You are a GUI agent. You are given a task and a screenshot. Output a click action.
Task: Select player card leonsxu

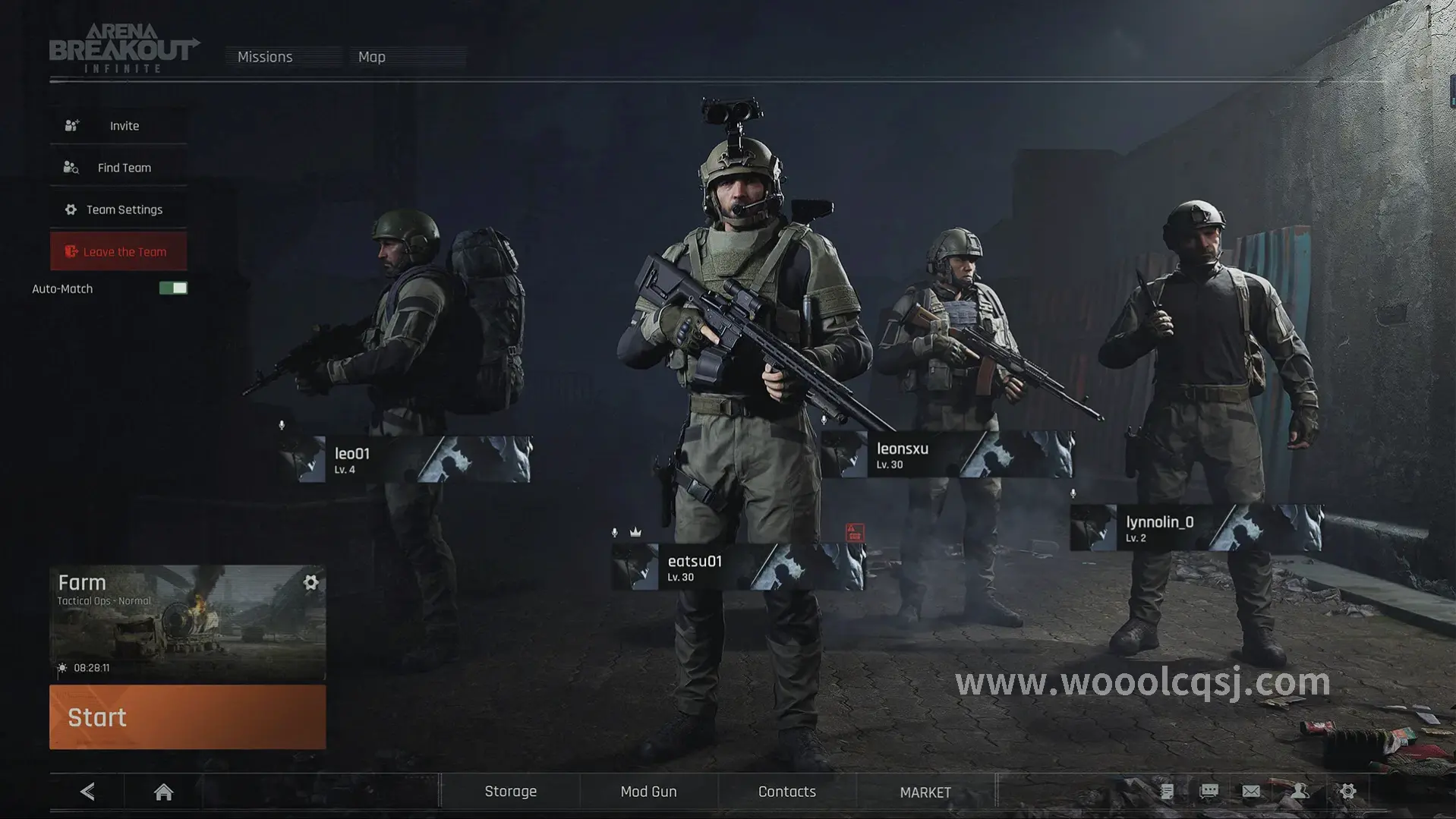947,455
